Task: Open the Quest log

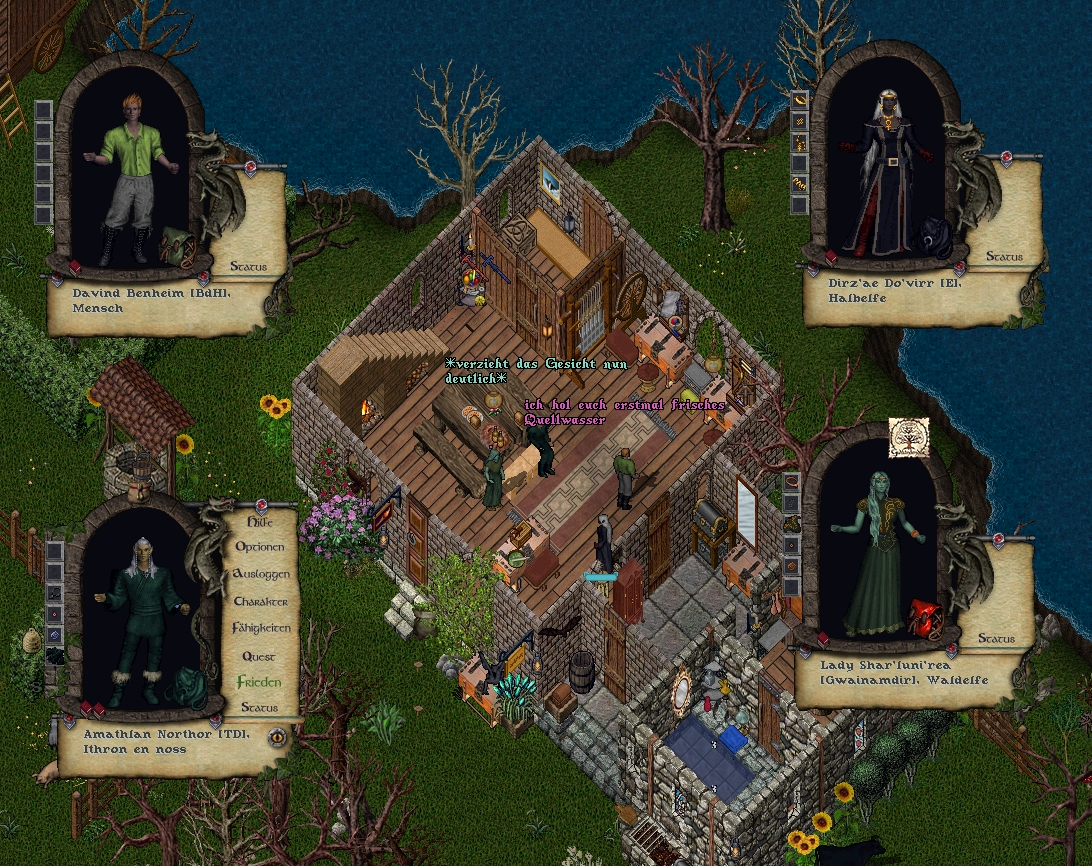Action: (x=258, y=656)
